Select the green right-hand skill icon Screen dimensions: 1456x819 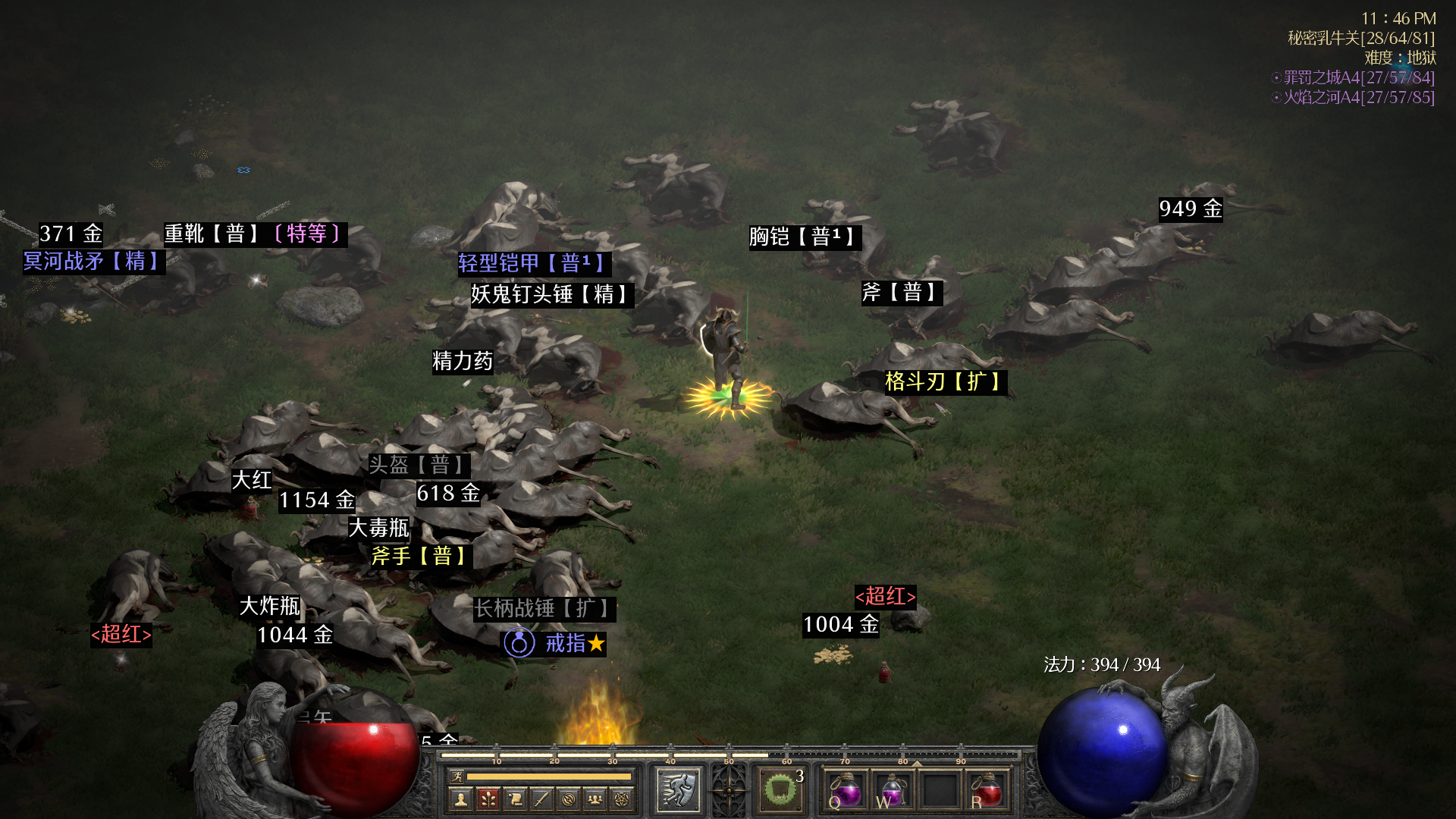click(x=779, y=789)
